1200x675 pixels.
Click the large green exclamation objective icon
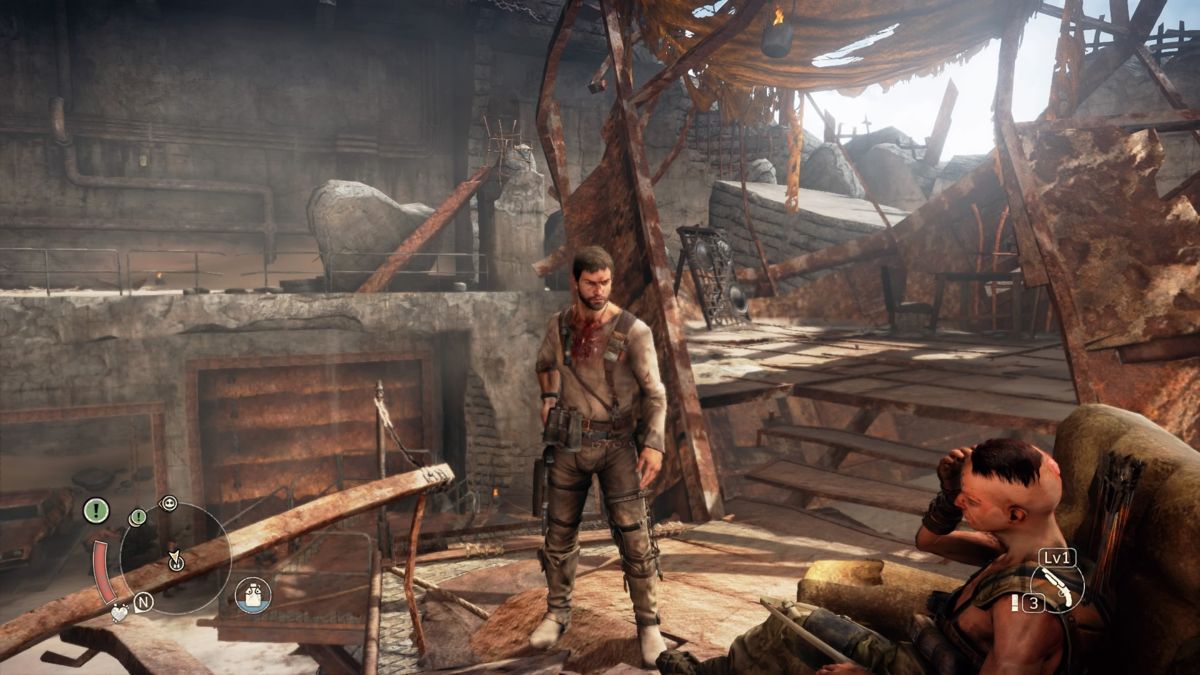[x=96, y=510]
